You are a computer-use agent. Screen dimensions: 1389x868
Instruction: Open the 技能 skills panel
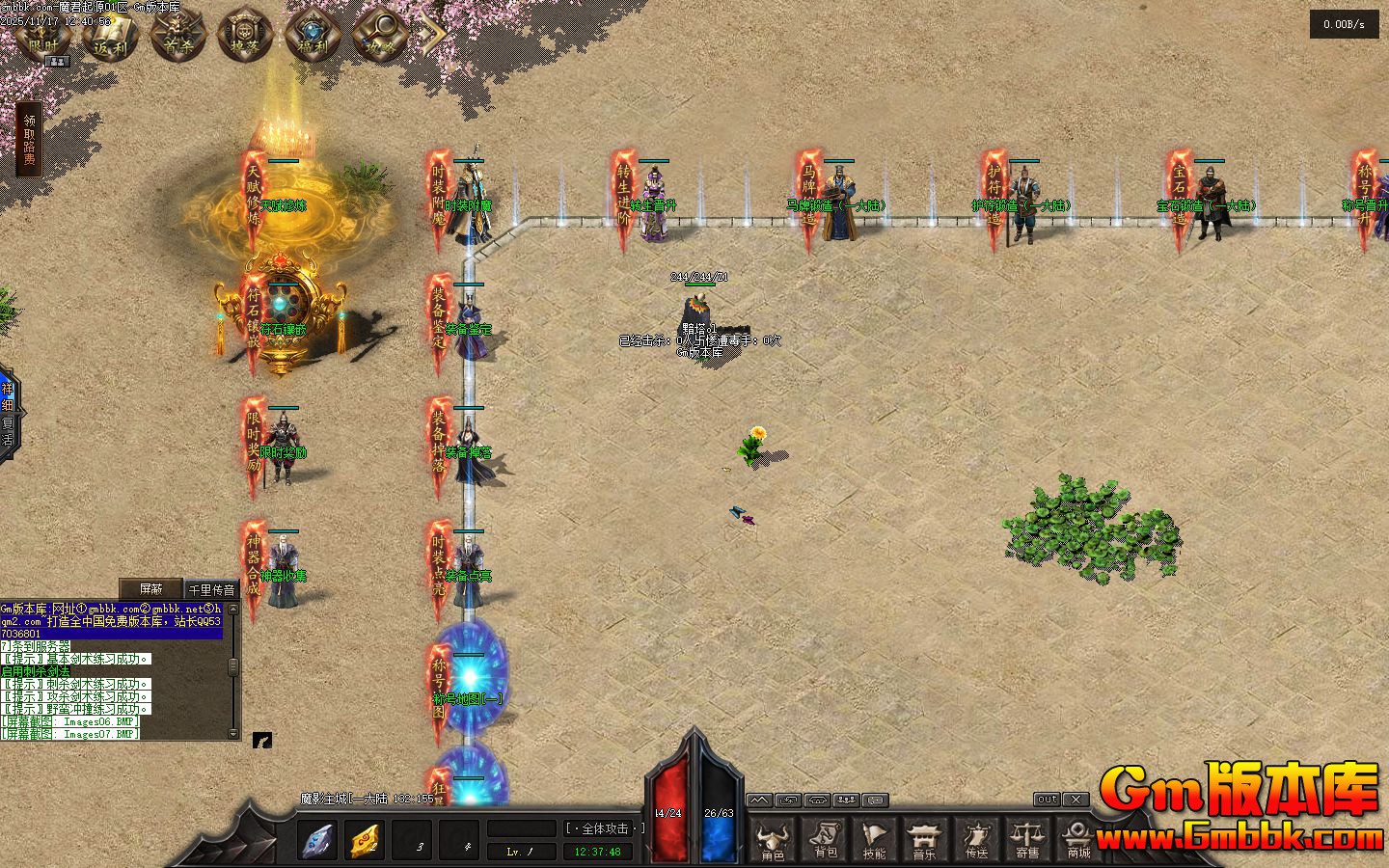[875, 839]
